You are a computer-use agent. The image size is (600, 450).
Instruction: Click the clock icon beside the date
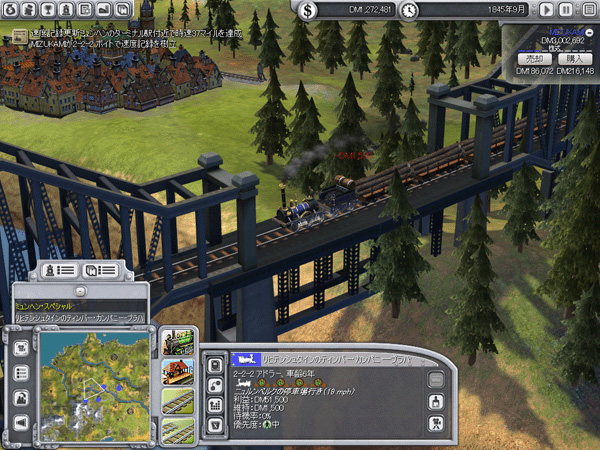point(410,10)
